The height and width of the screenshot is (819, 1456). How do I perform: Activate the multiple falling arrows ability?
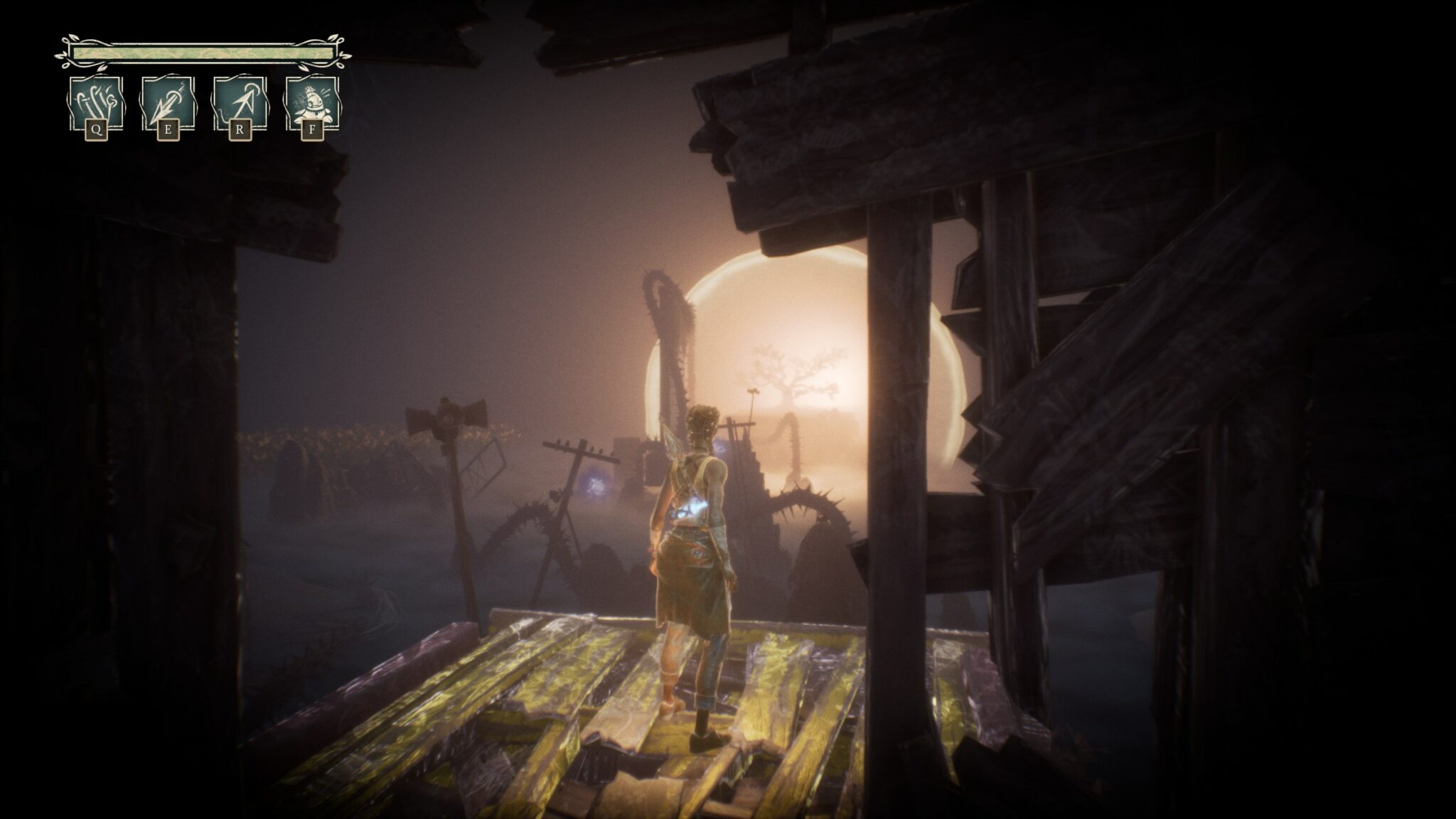pos(96,104)
